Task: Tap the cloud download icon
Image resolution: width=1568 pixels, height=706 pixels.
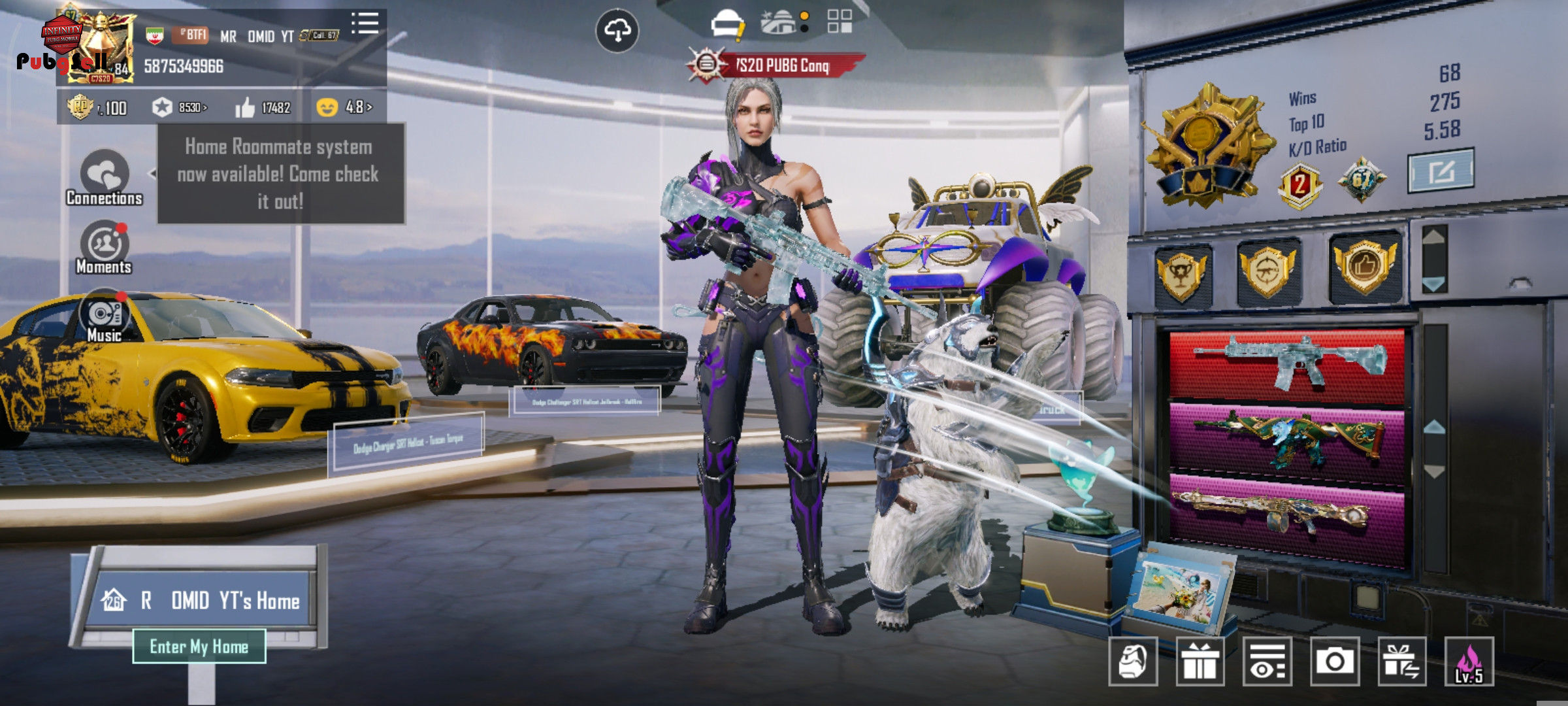Action: (617, 30)
